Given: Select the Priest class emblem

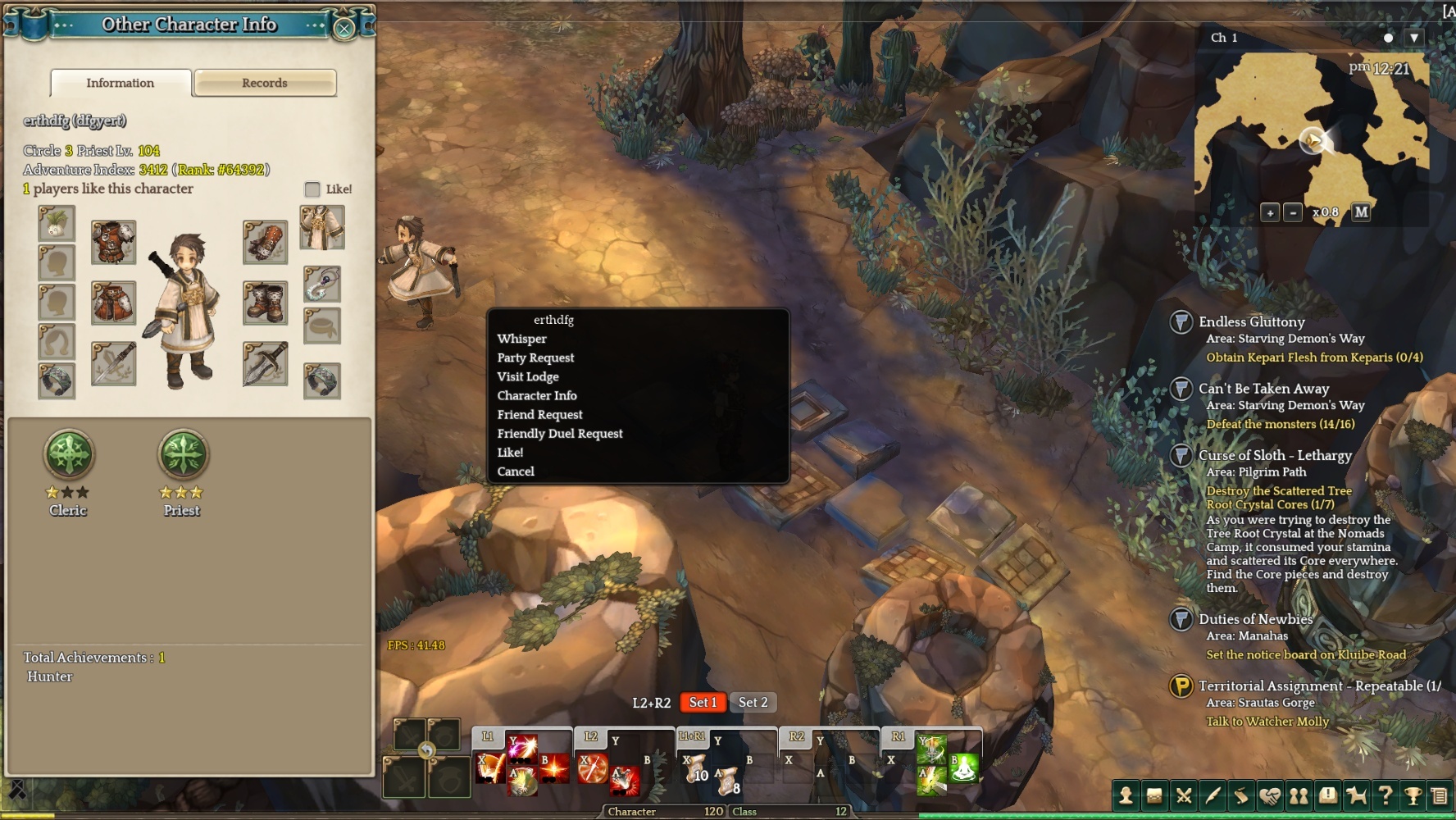Looking at the screenshot, I should [x=183, y=455].
